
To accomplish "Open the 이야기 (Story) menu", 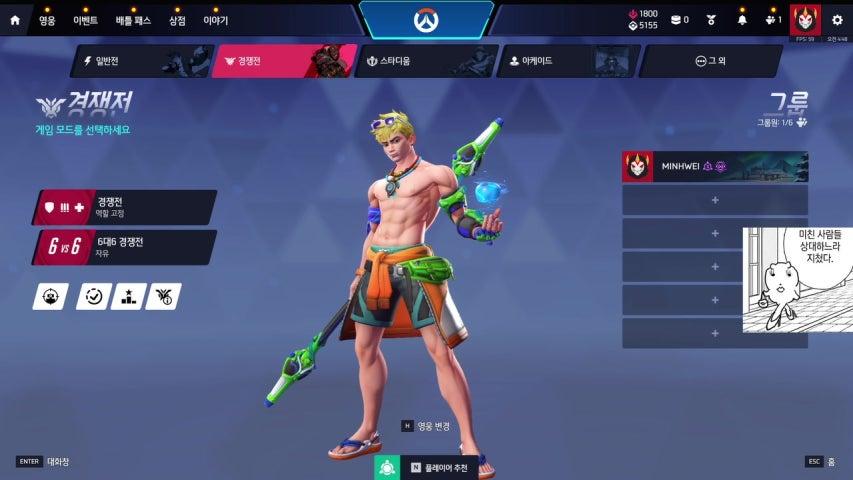I will tap(215, 20).
